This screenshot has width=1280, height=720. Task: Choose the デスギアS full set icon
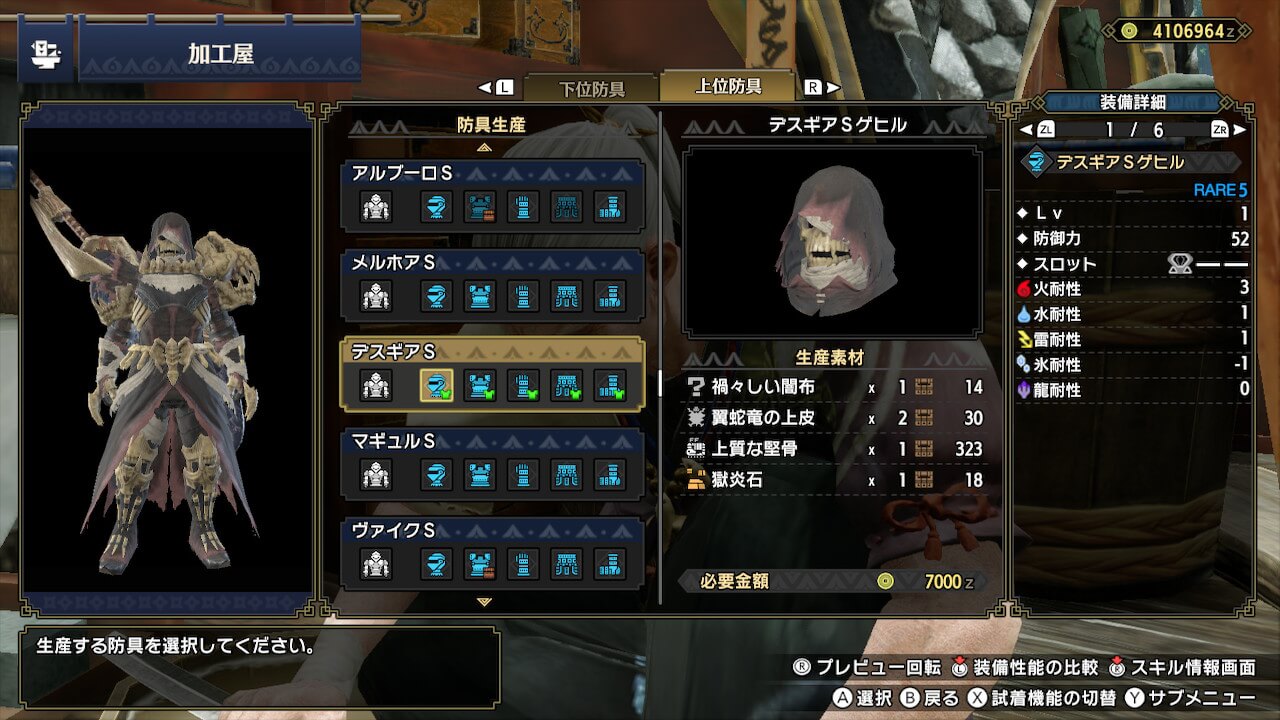point(376,386)
